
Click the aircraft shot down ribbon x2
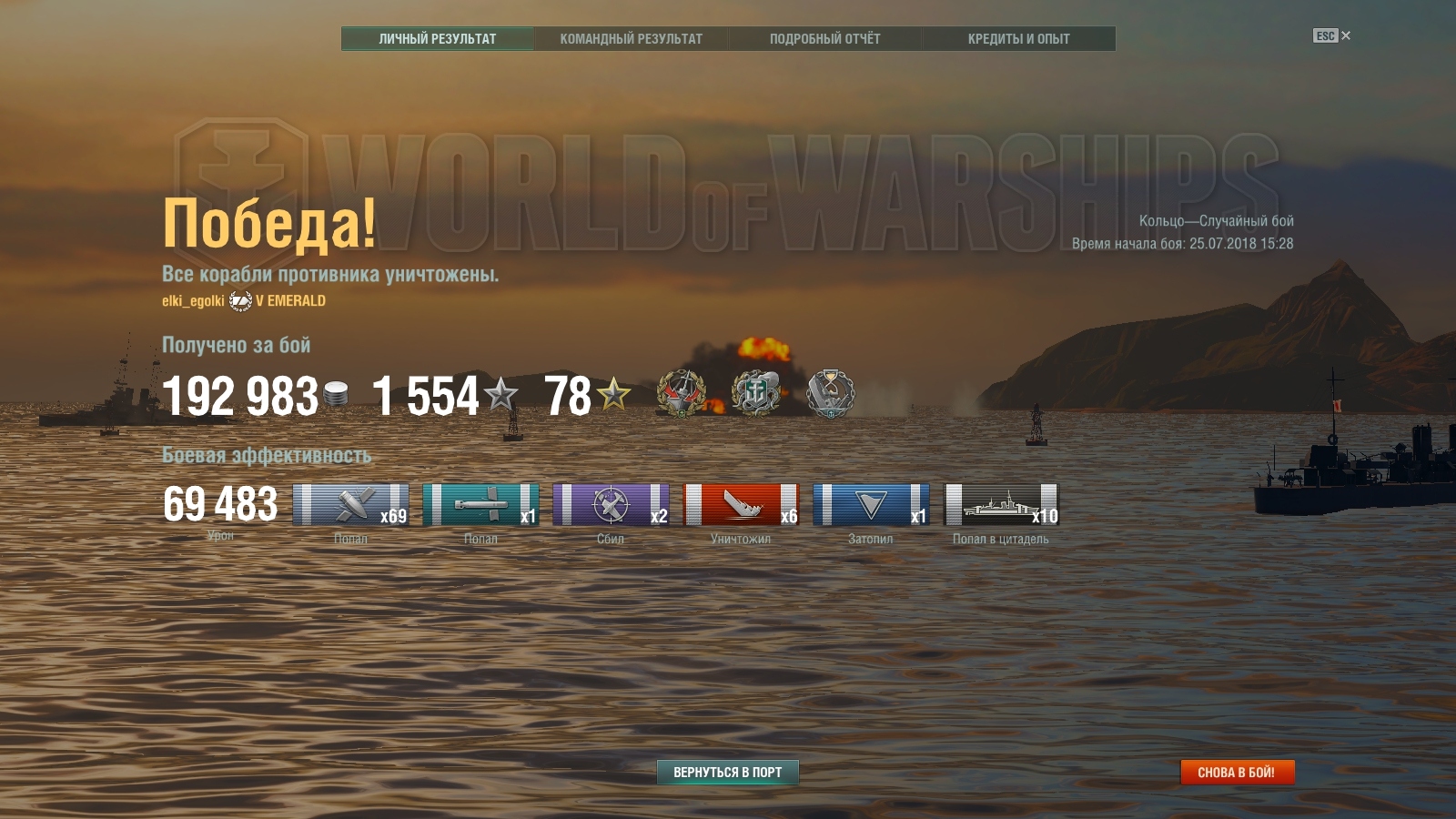coord(611,505)
